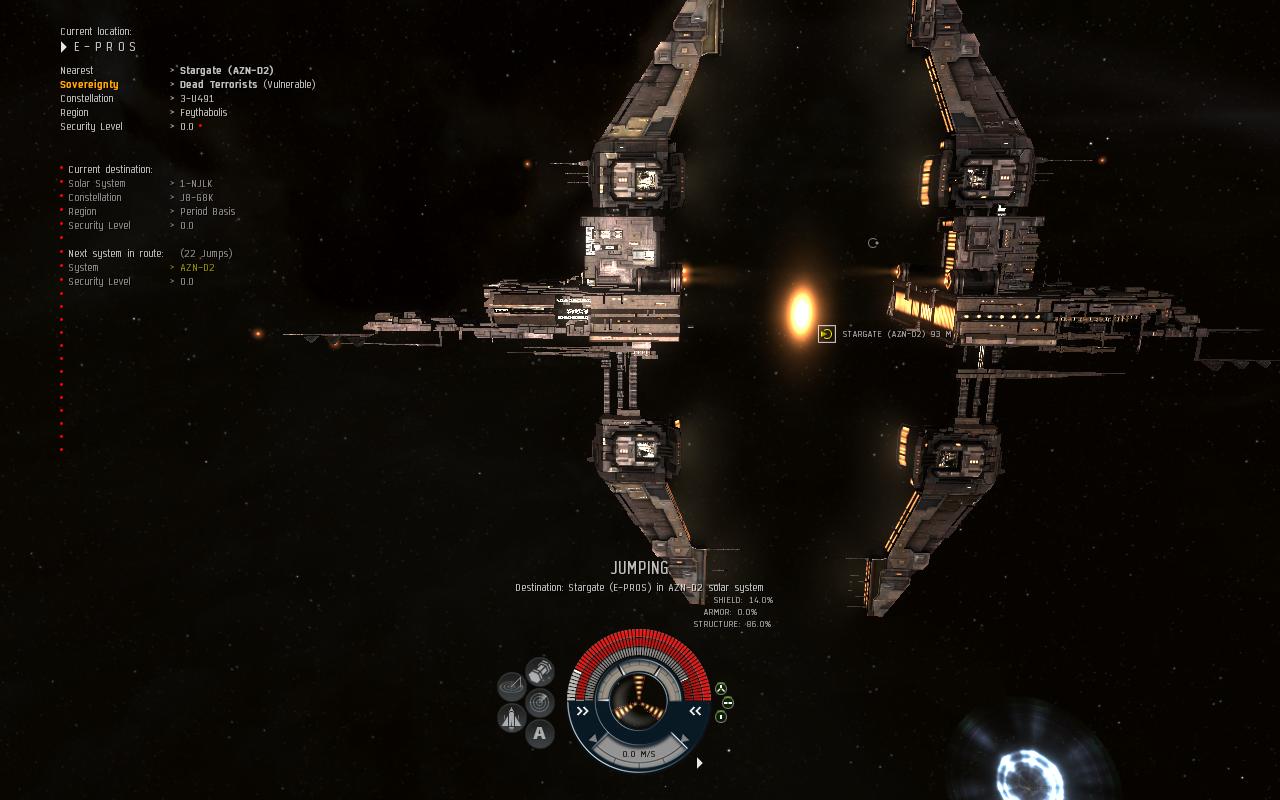1280x800 pixels.
Task: Open the 3-U491 constellation link
Action: 197,99
